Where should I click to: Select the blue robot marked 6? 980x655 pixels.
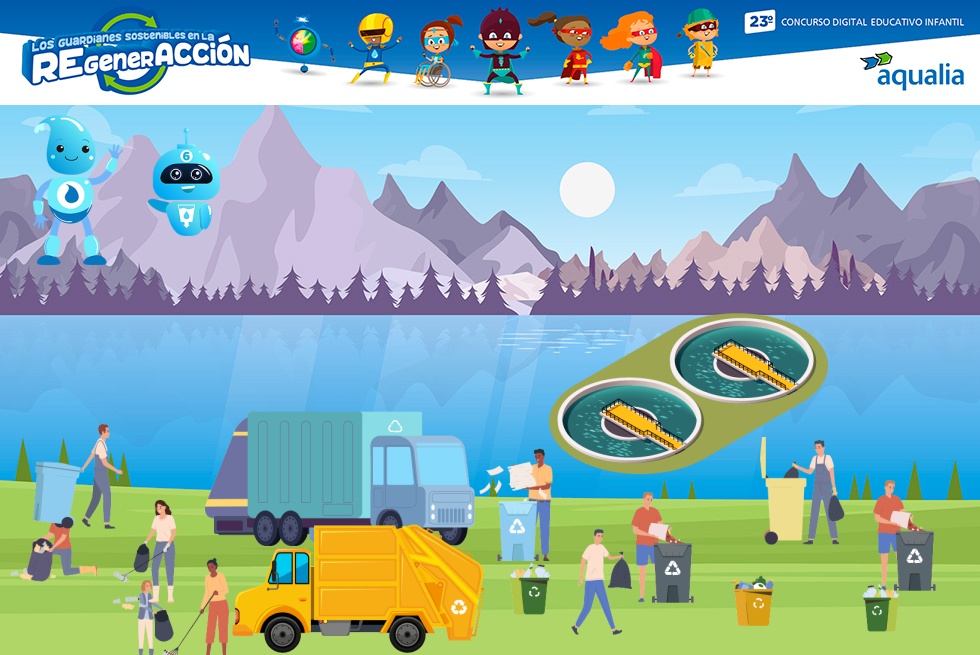click(185, 184)
